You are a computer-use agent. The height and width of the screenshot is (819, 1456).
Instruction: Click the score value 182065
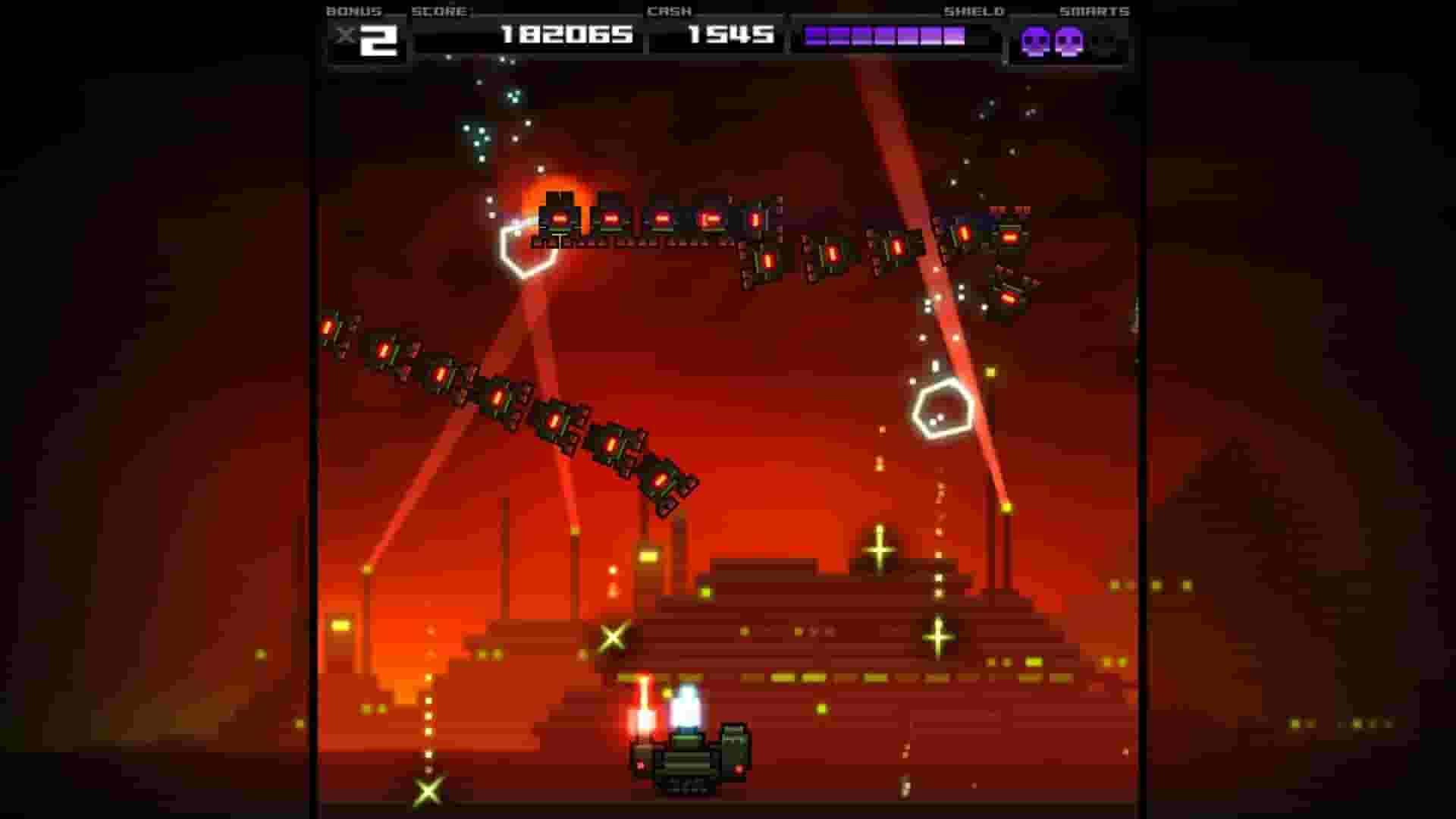(568, 34)
